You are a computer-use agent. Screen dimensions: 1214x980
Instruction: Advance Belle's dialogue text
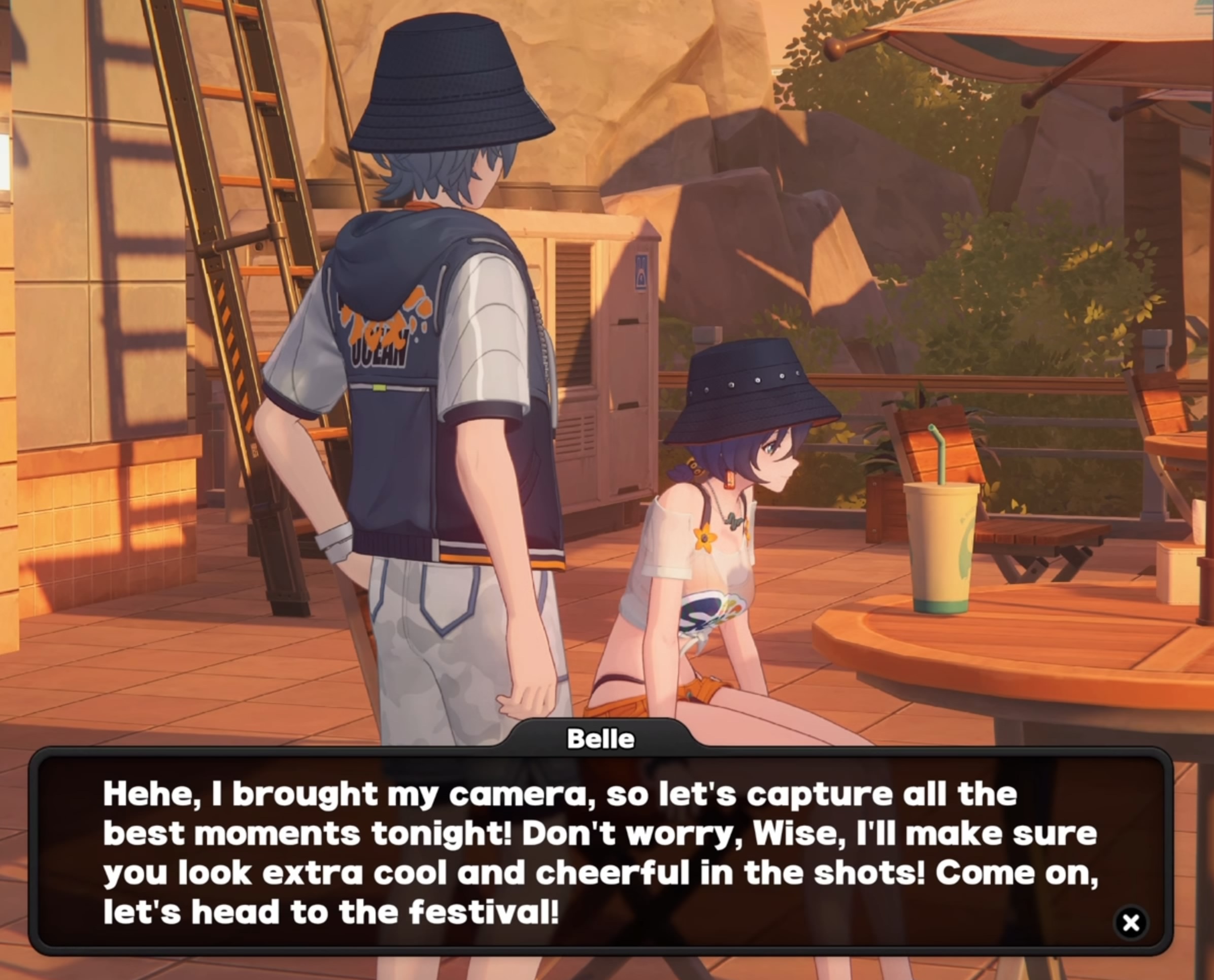coord(599,853)
